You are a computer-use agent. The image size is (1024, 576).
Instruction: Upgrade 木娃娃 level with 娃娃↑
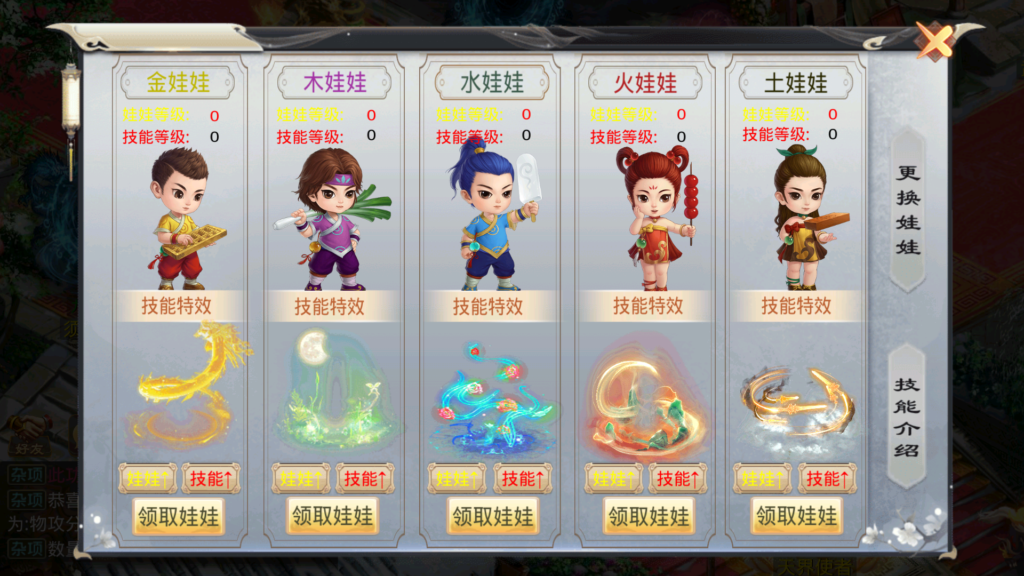302,479
